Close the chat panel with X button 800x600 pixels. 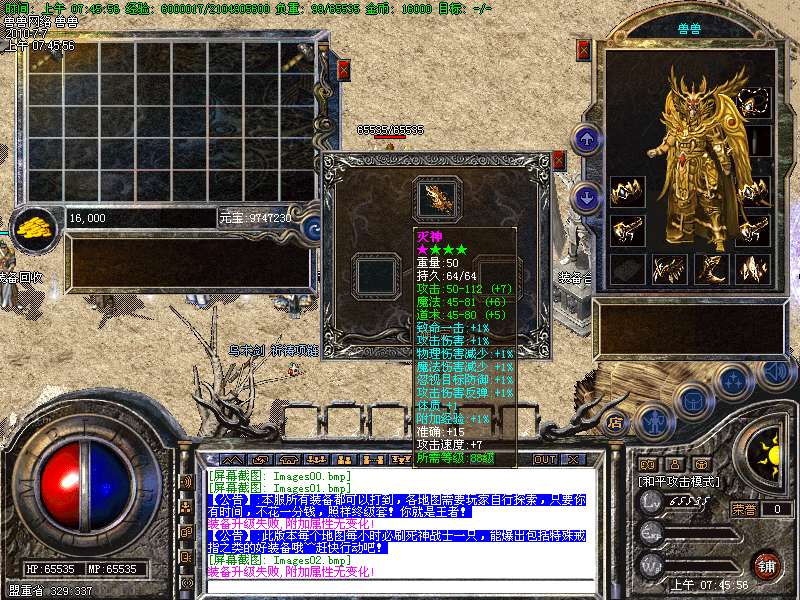click(574, 460)
